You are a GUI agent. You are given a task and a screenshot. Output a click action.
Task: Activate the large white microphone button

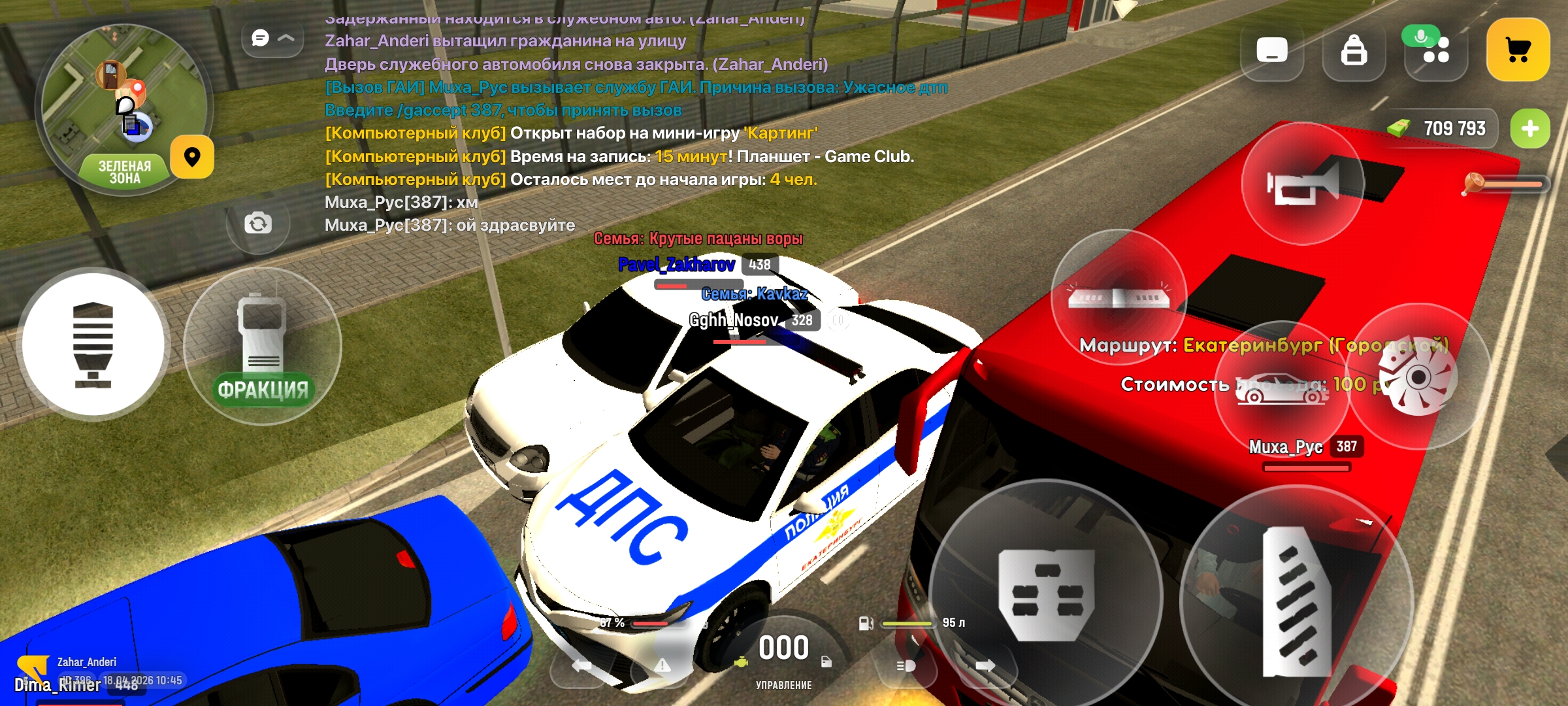click(93, 345)
